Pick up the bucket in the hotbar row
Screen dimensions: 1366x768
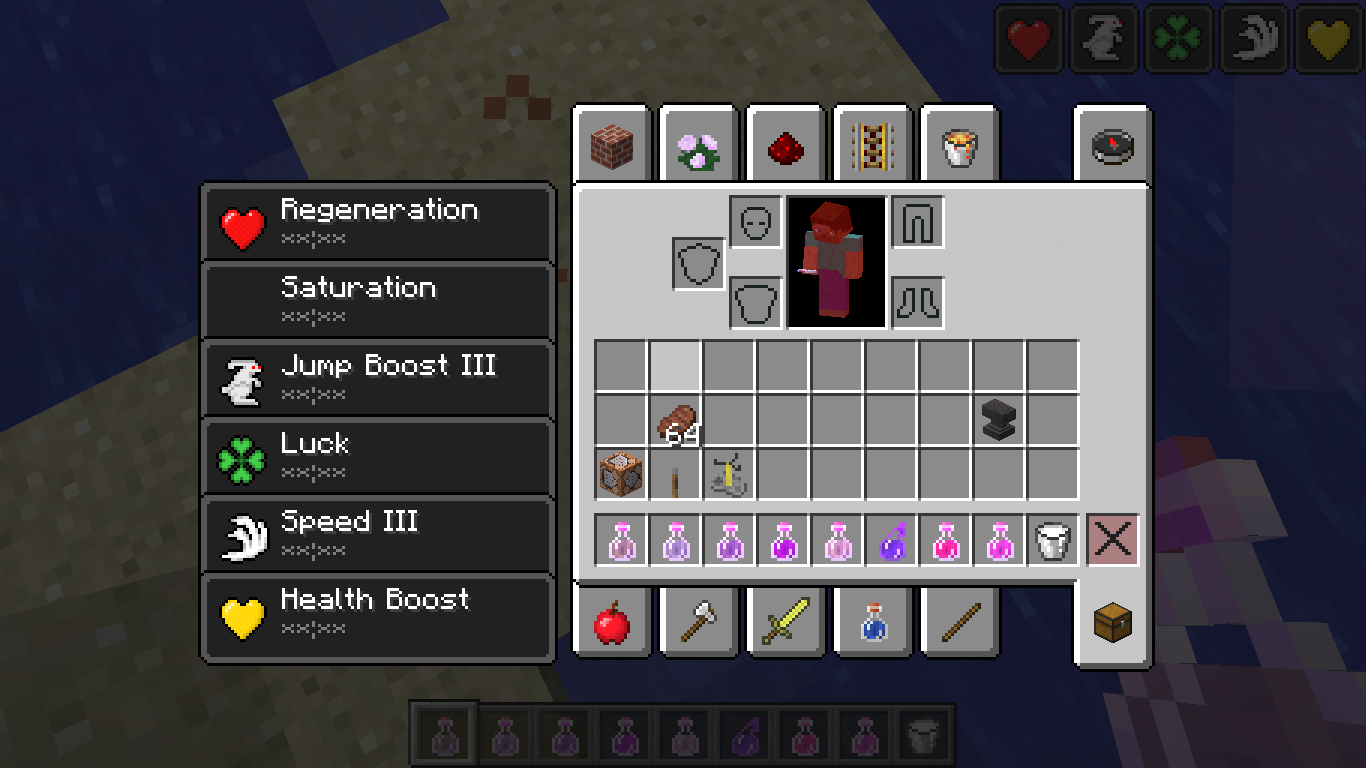point(1053,540)
